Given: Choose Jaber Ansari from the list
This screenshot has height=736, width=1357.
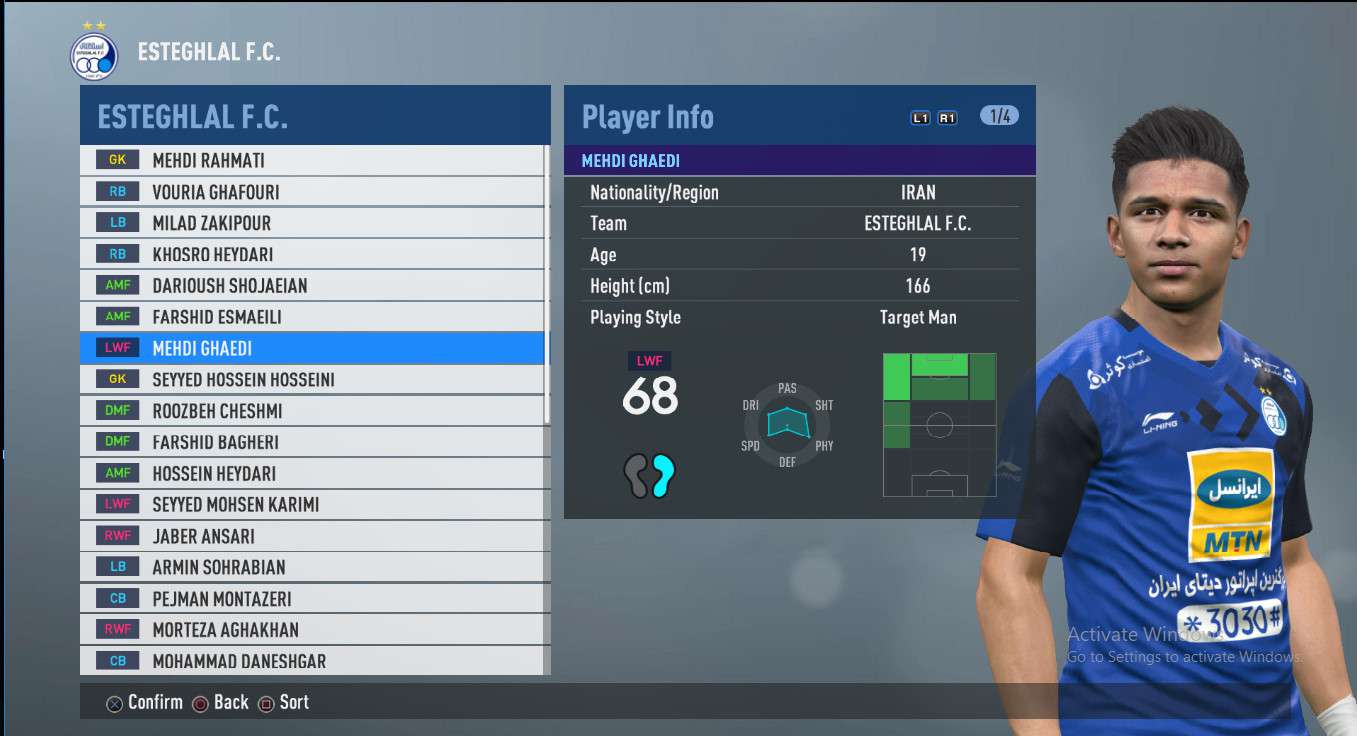Looking at the screenshot, I should pyautogui.click(x=312, y=536).
